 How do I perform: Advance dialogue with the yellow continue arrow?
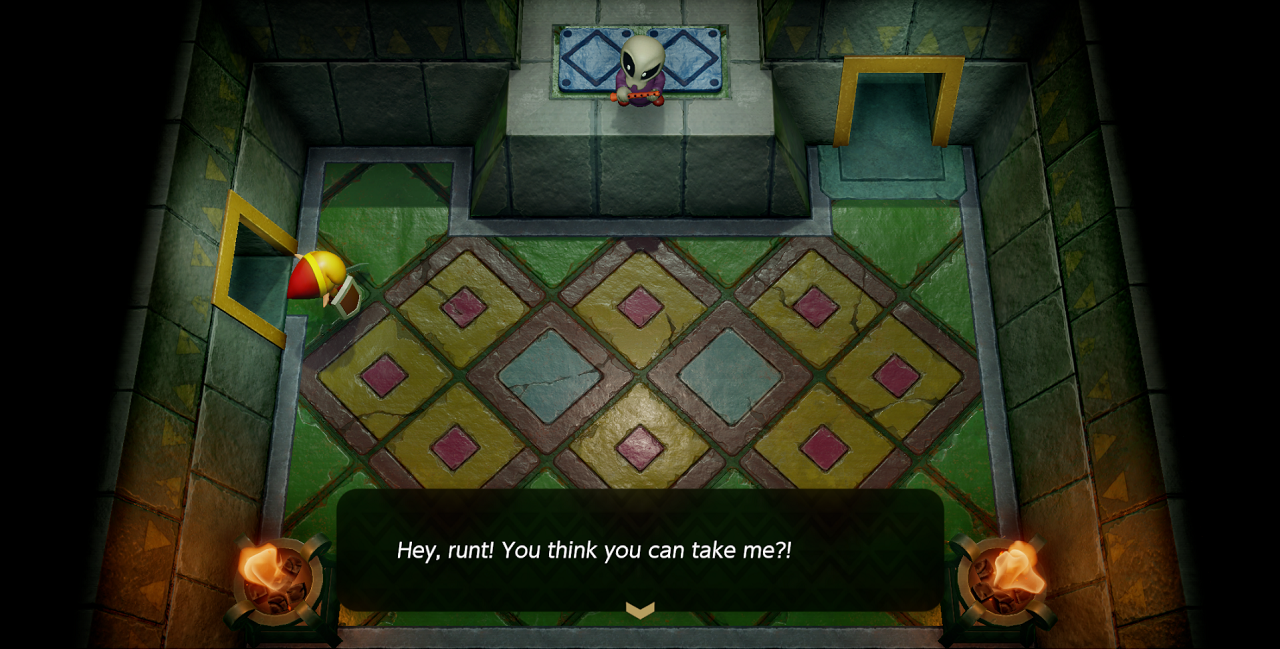pos(640,609)
